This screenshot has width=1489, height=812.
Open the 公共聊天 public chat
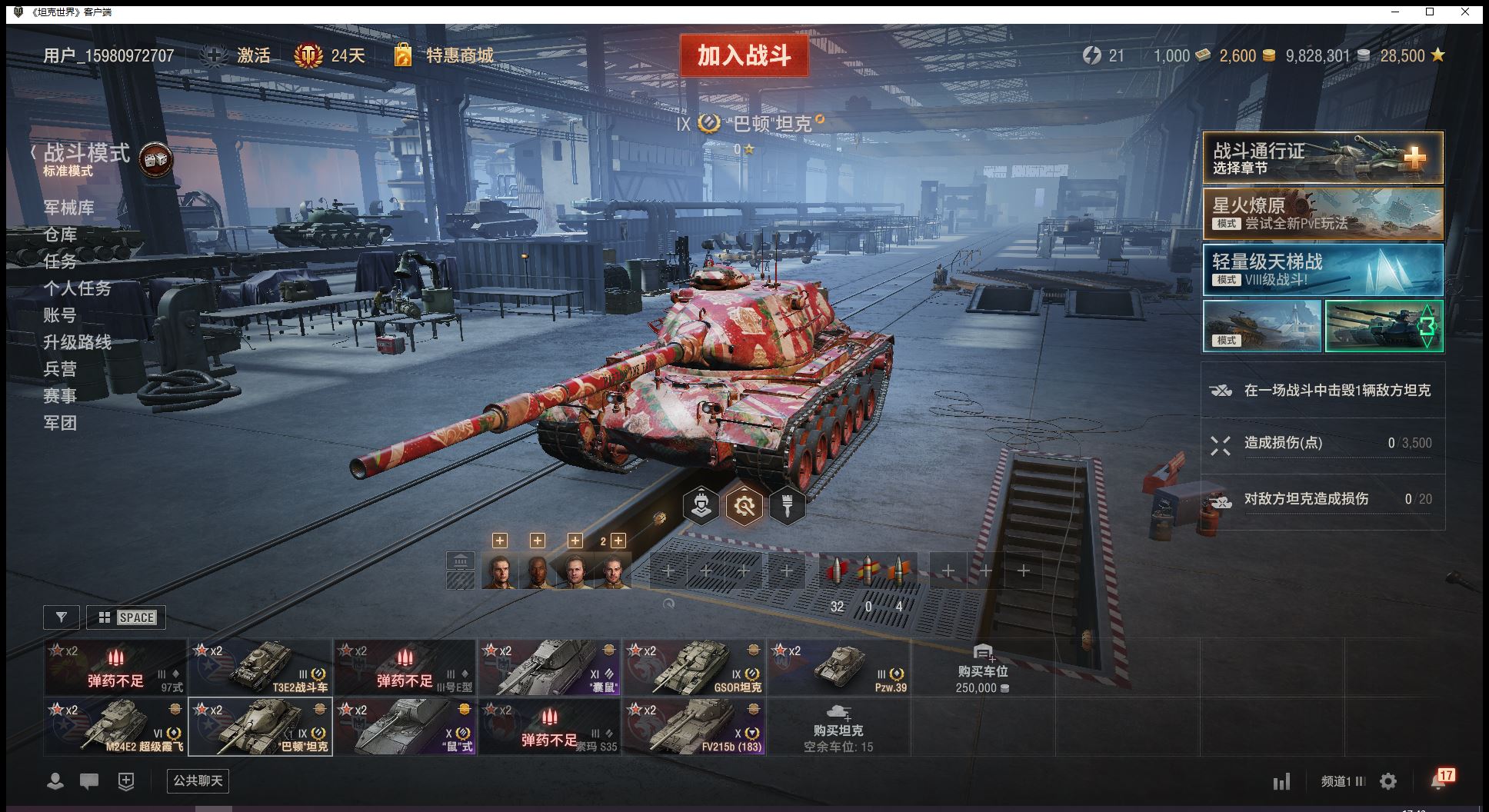[198, 781]
